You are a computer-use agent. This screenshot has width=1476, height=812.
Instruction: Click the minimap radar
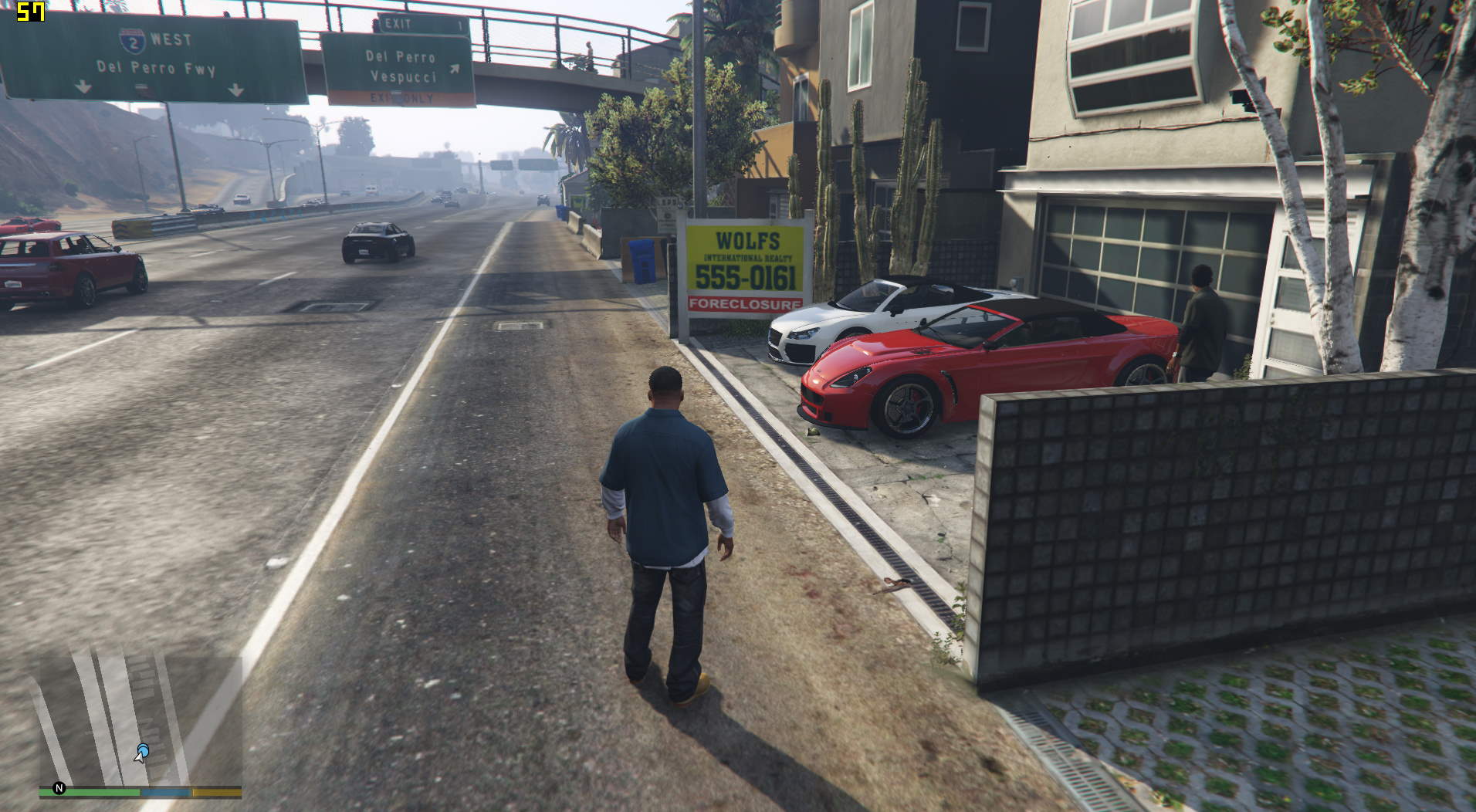140,718
